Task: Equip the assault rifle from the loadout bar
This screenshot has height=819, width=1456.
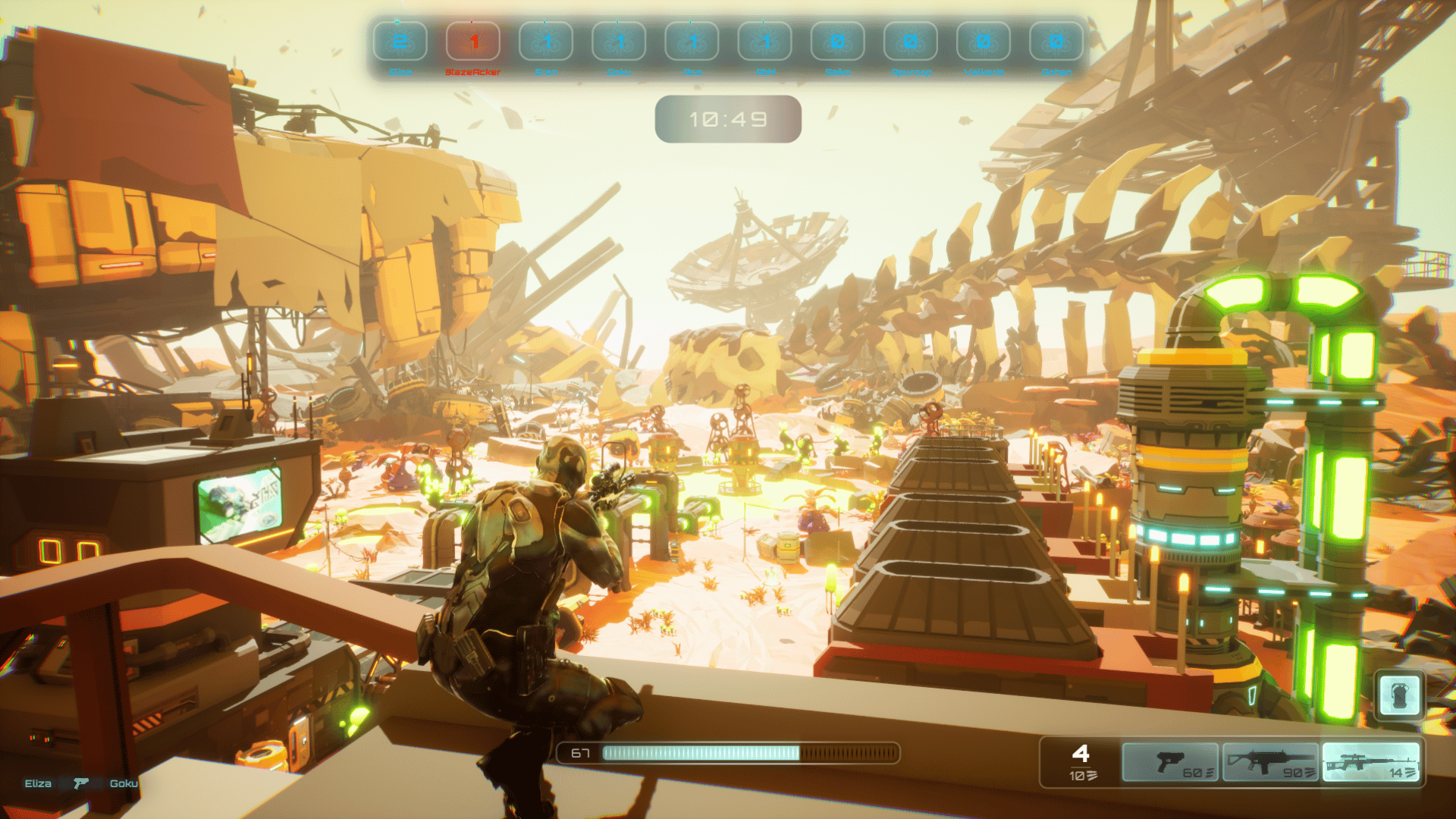Action: pos(1272,762)
